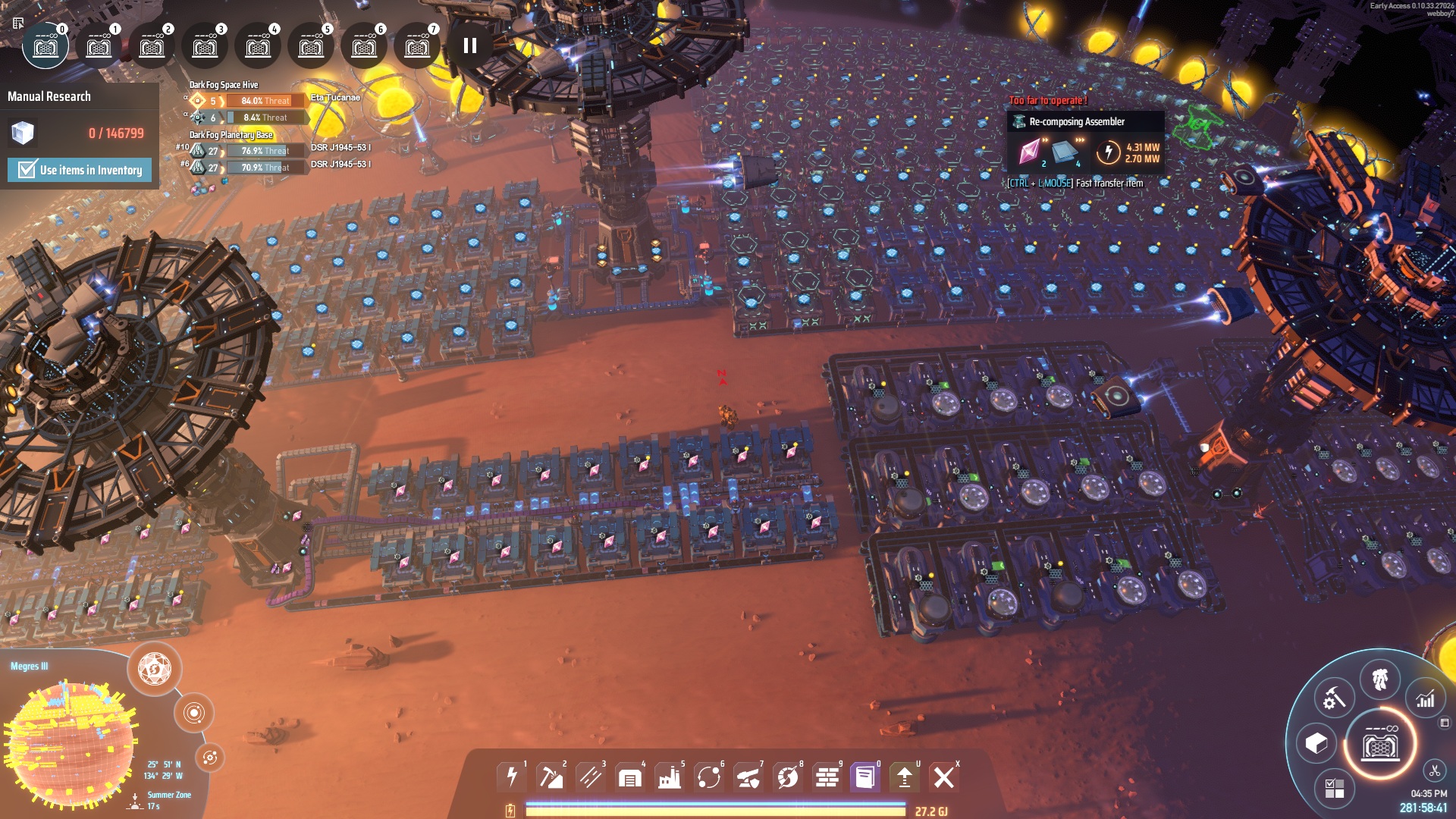Select the dismantle X tool
This screenshot has height=819, width=1456.
943,777
